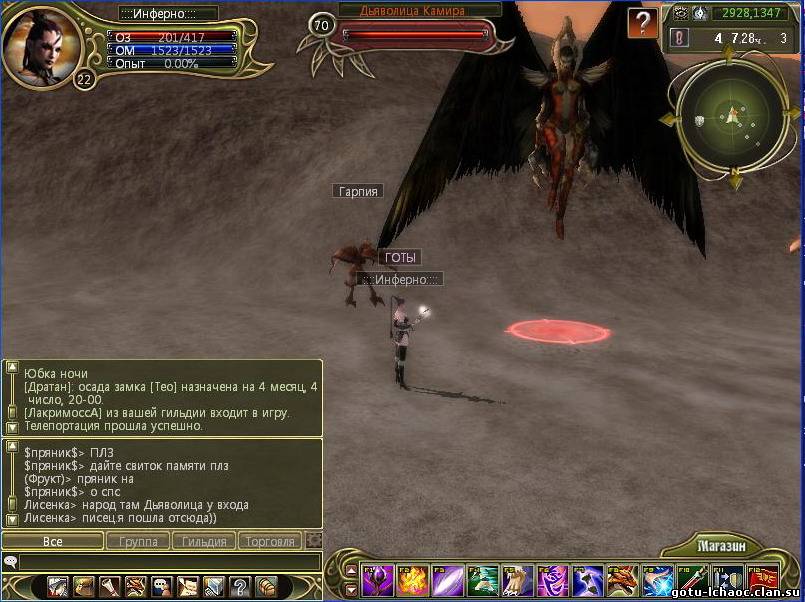This screenshot has height=602, width=805.
Task: Show the Торговля chat tab
Action: point(270,541)
